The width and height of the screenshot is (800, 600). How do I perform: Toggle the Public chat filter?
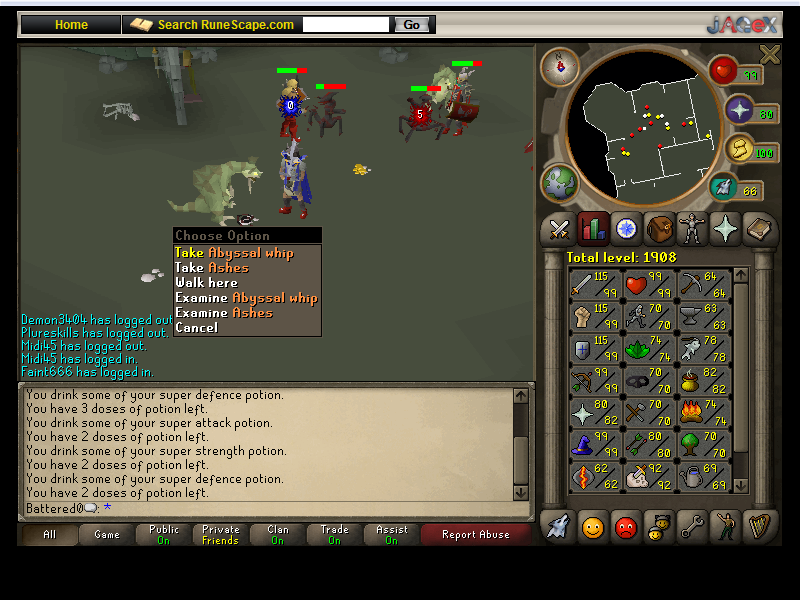(x=164, y=535)
